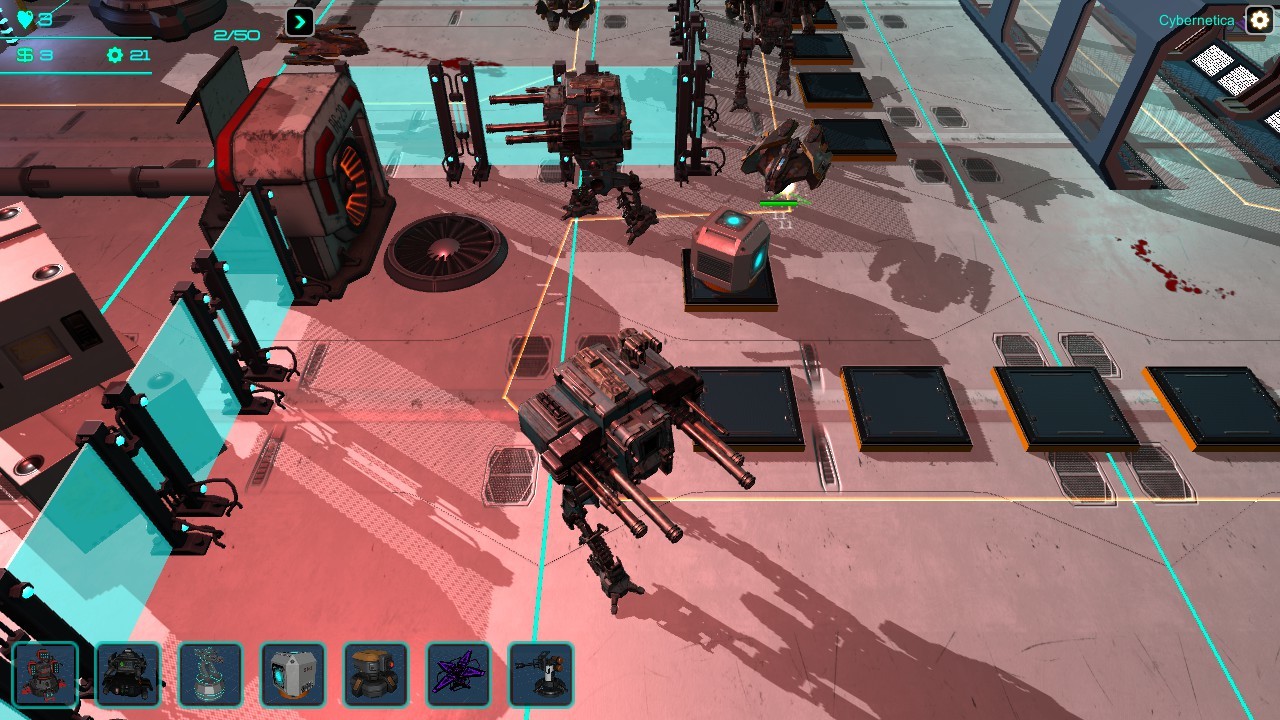Select the red turret in the first build slot
Screen dimensions: 1280x720
(44, 674)
